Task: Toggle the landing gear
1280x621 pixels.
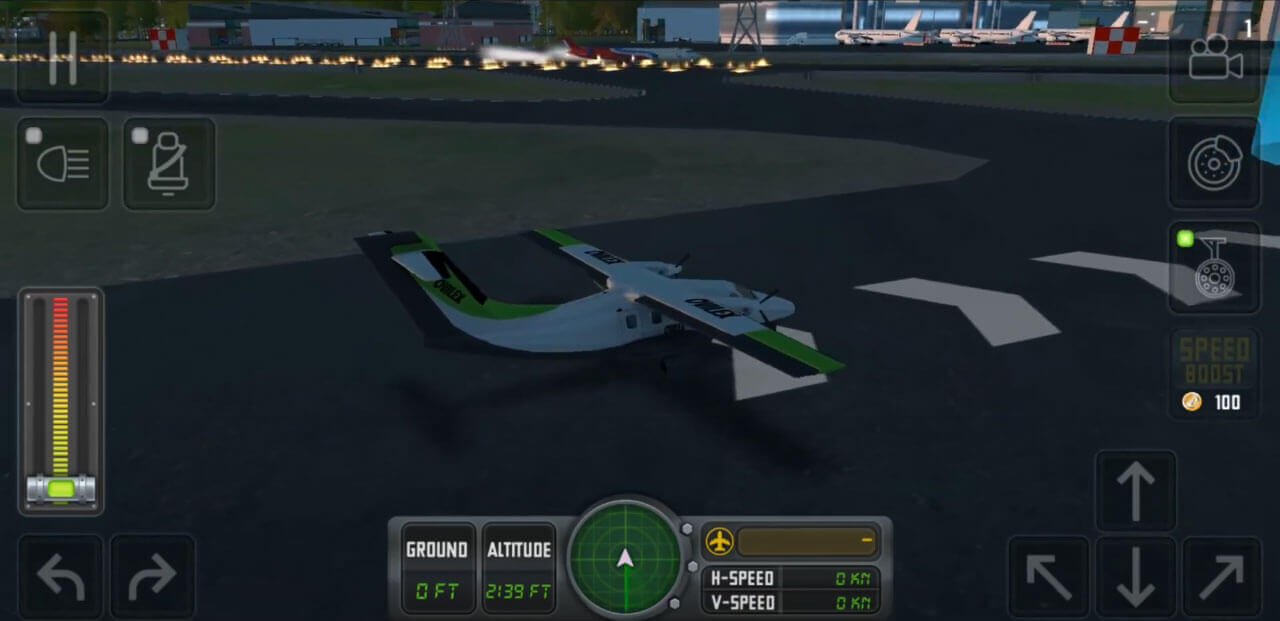Action: (1214, 266)
